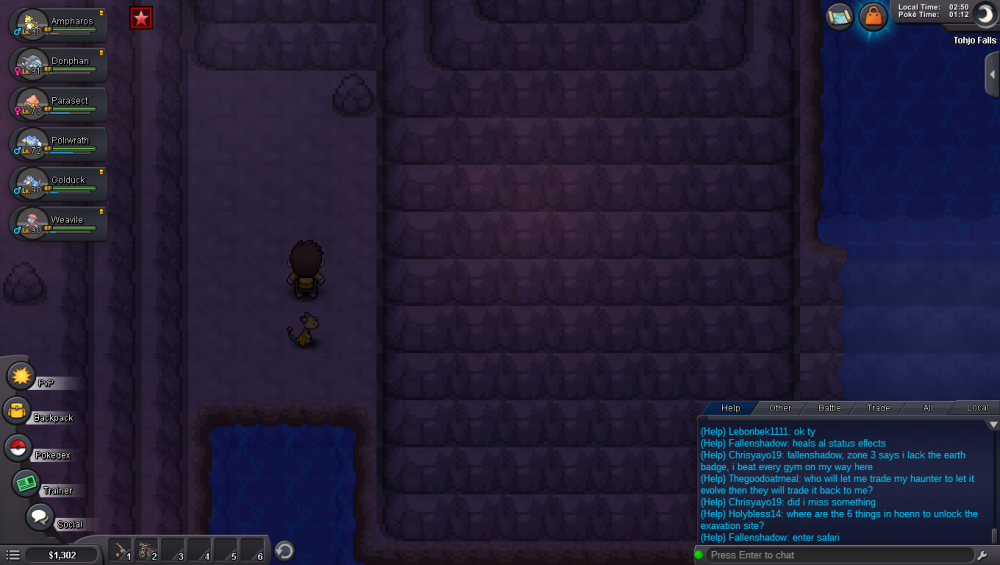The height and width of the screenshot is (565, 1000).
Task: Open the Backpack menu
Action: point(18,412)
